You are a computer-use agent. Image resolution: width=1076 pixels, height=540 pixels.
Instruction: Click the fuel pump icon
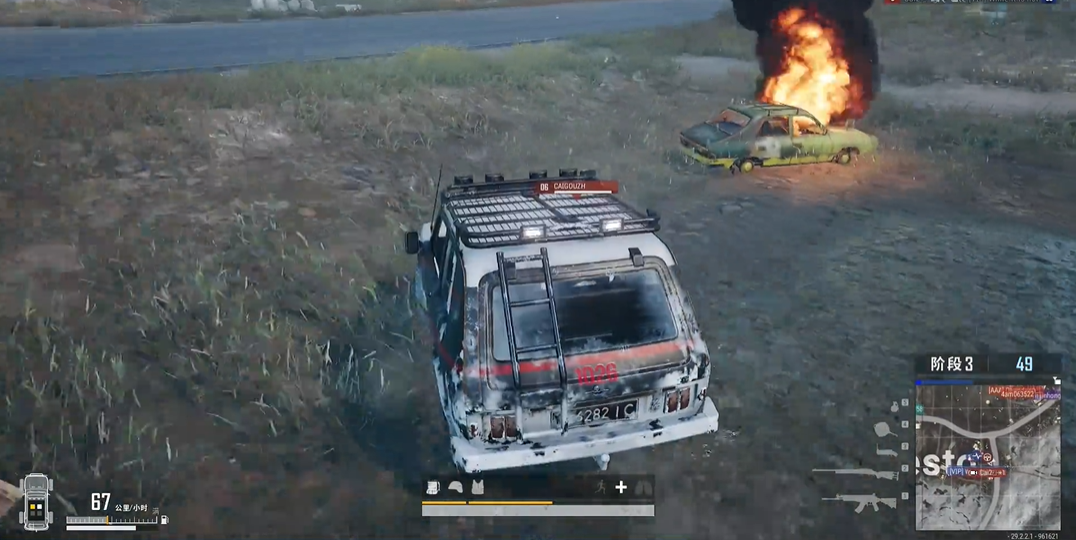pos(164,520)
